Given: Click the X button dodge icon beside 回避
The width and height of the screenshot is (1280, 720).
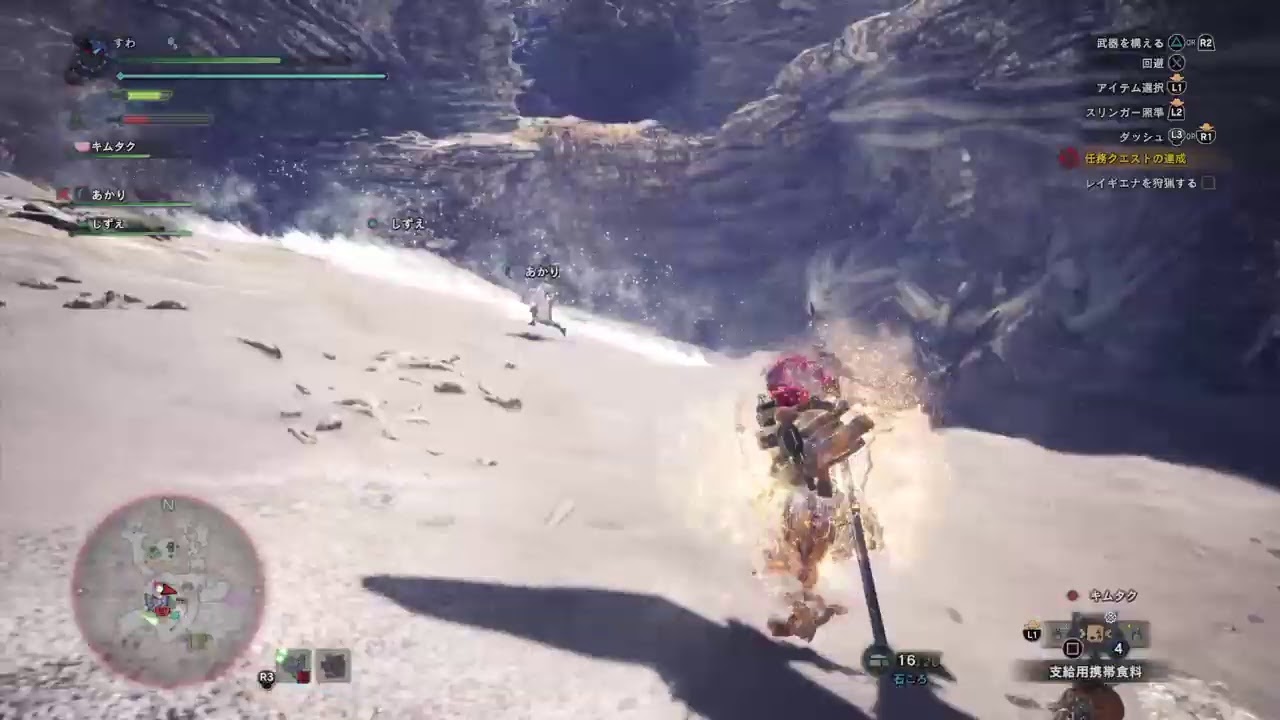Looking at the screenshot, I should 1176,62.
